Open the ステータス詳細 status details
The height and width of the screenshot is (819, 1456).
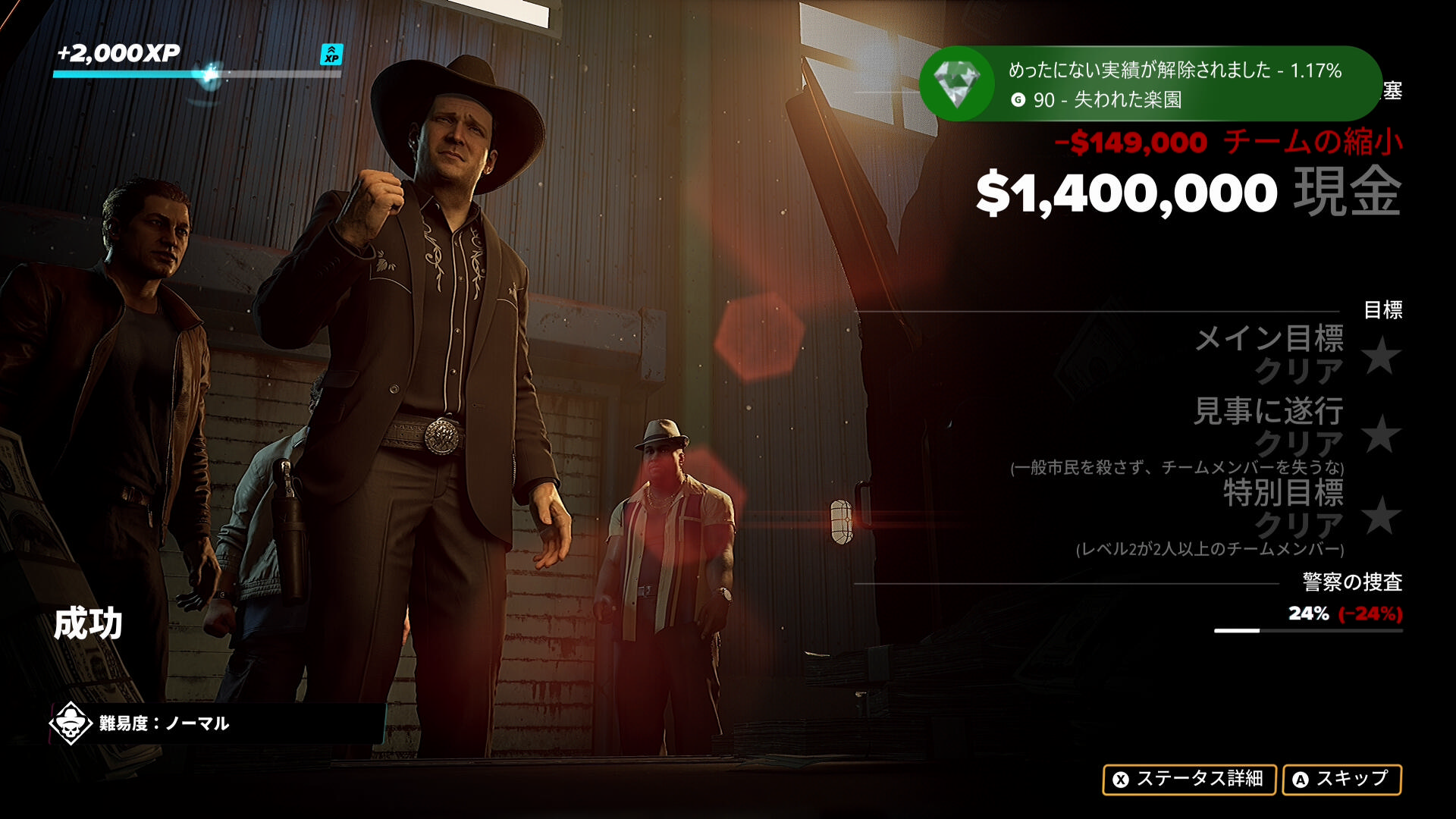pos(1188,779)
